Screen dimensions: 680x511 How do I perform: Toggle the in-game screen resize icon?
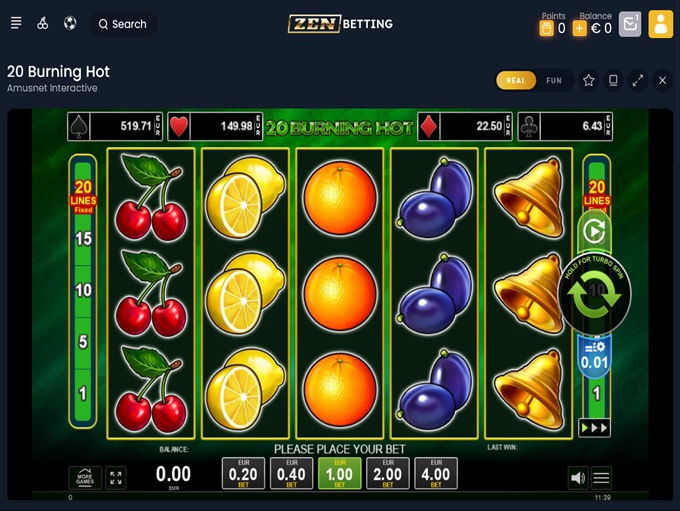[x=116, y=478]
